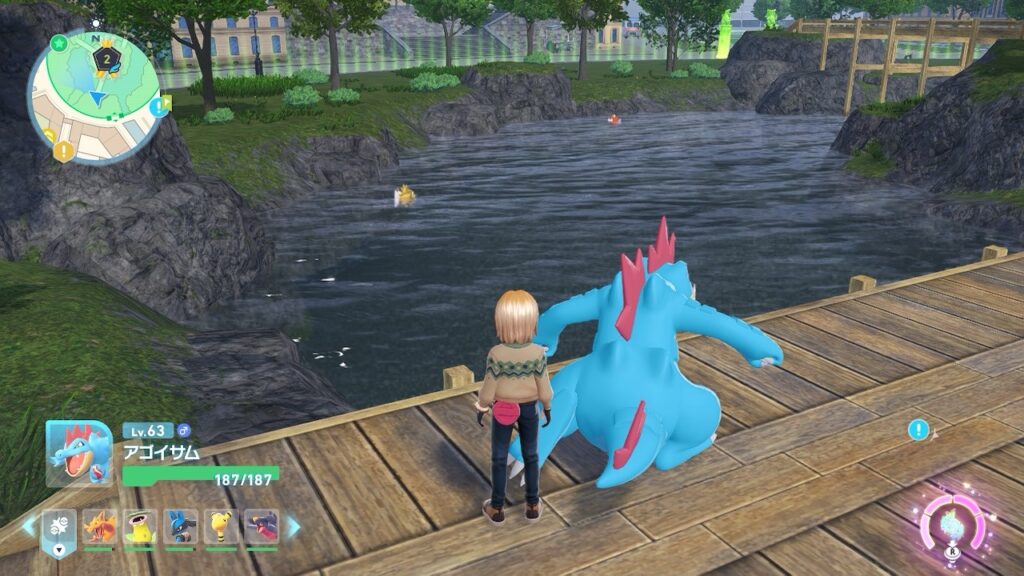The width and height of the screenshot is (1024, 576).
Task: Select the Wild Zone 2 badge on minimap
Action: click(x=106, y=59)
